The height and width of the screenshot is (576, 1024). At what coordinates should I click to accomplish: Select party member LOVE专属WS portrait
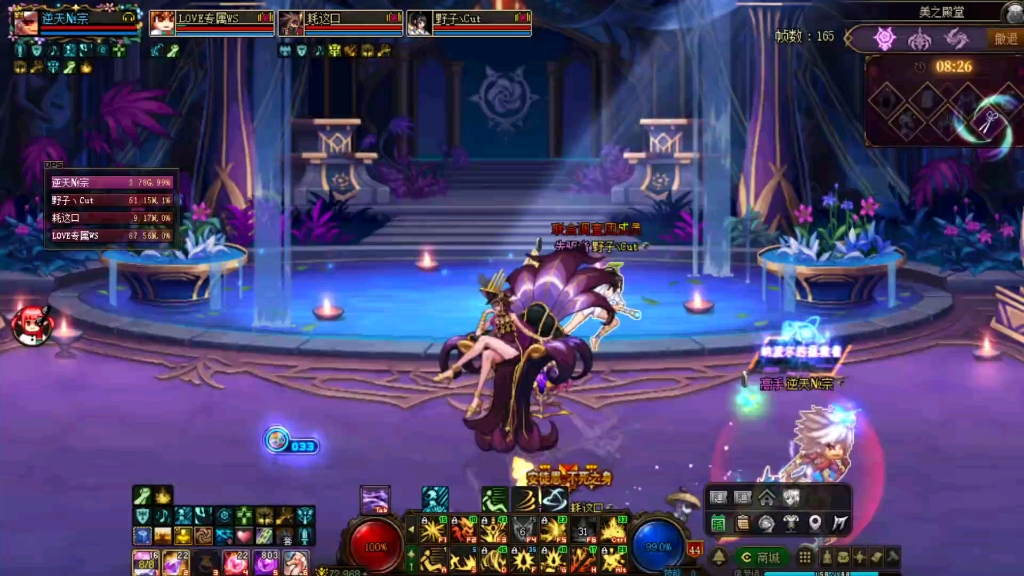pos(162,22)
